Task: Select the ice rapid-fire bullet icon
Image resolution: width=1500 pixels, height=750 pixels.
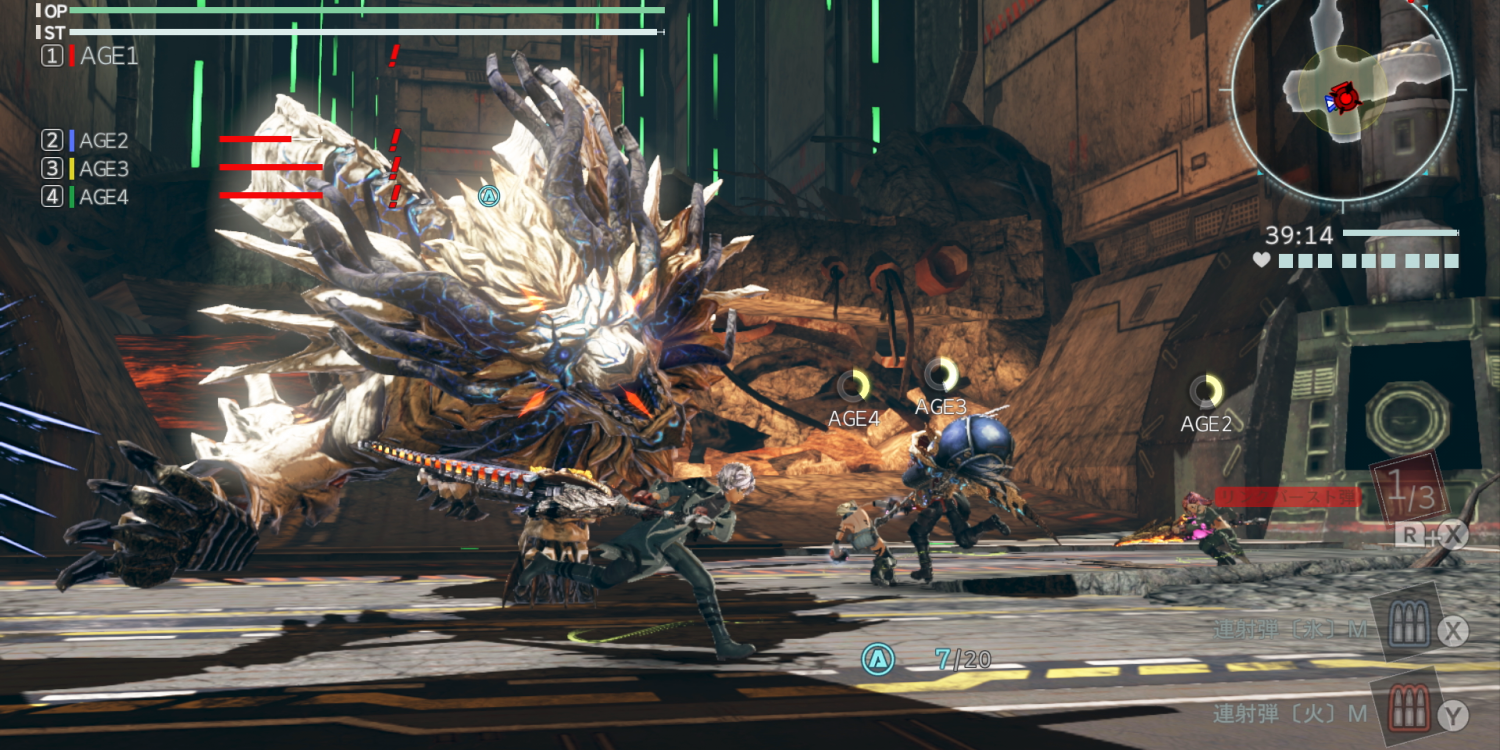Action: click(1405, 628)
